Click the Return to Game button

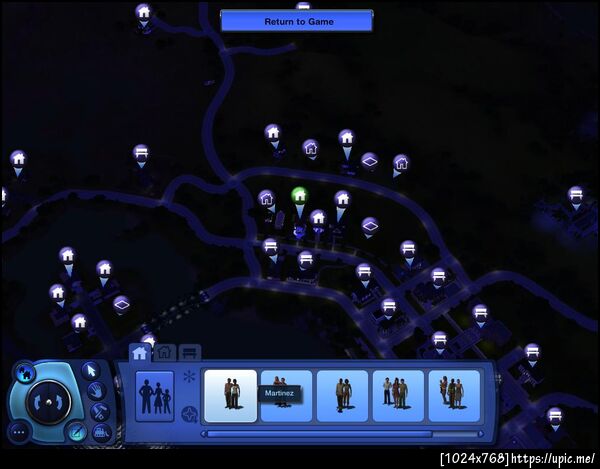[296, 20]
